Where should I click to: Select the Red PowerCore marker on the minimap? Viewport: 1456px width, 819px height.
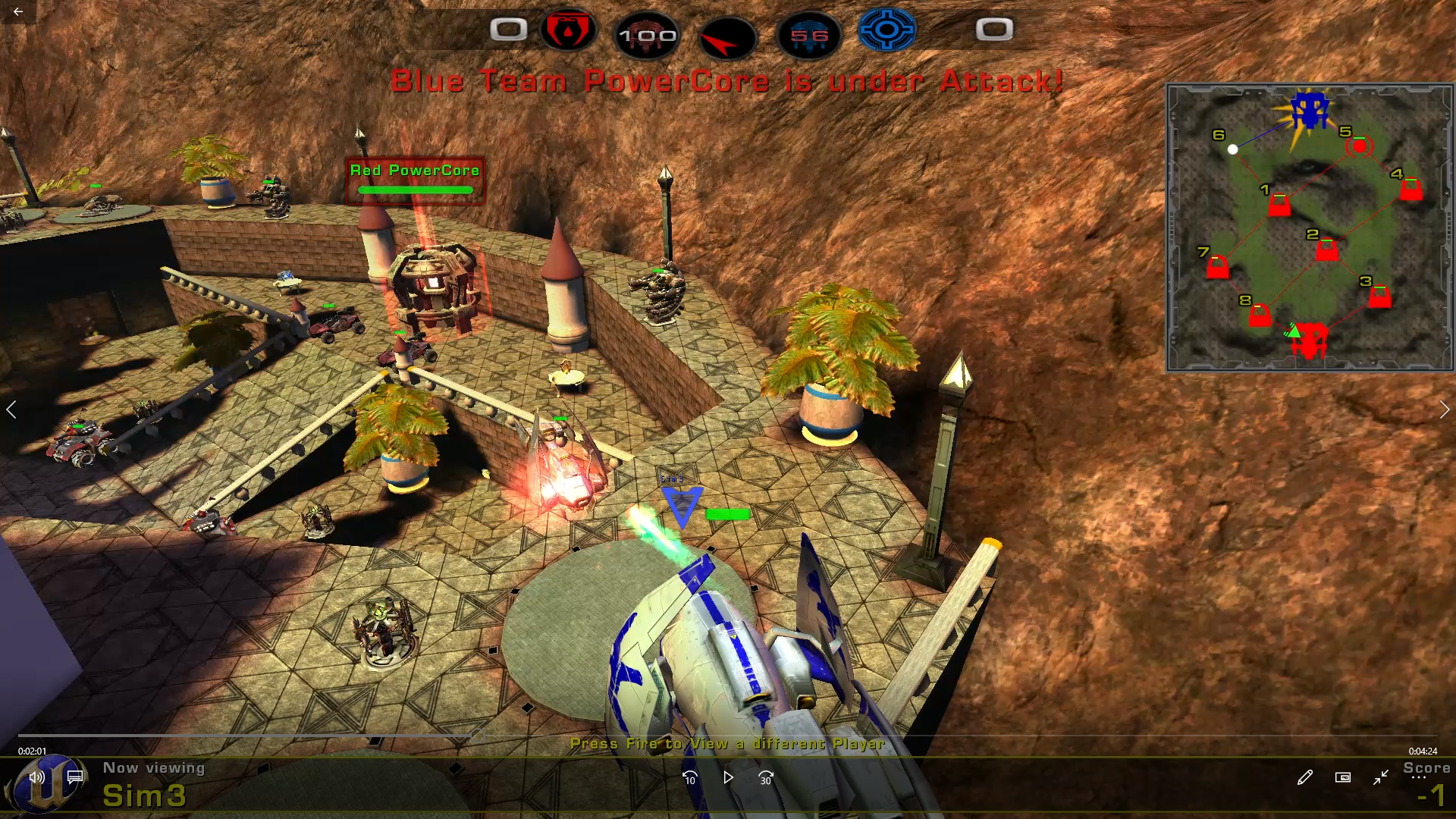point(1310,341)
